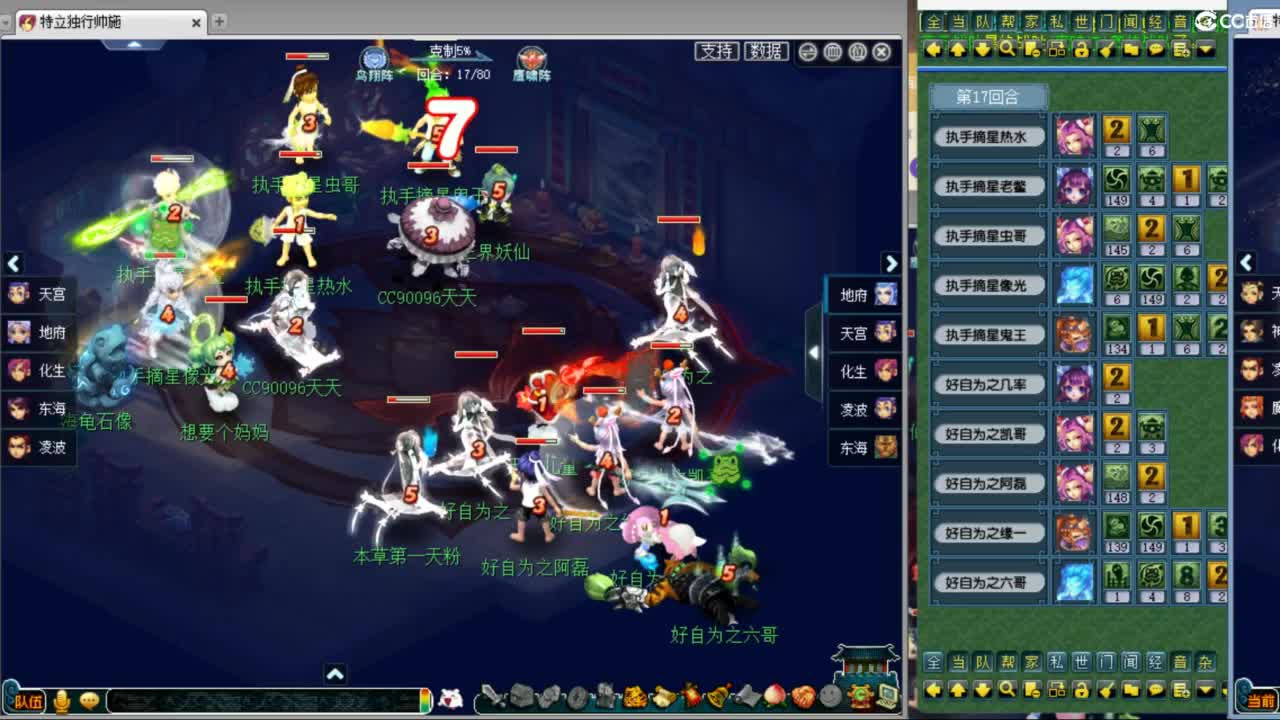1280x720 pixels.
Task: Open the lock icon in the bottom chat toolbar
Action: coord(1083,691)
